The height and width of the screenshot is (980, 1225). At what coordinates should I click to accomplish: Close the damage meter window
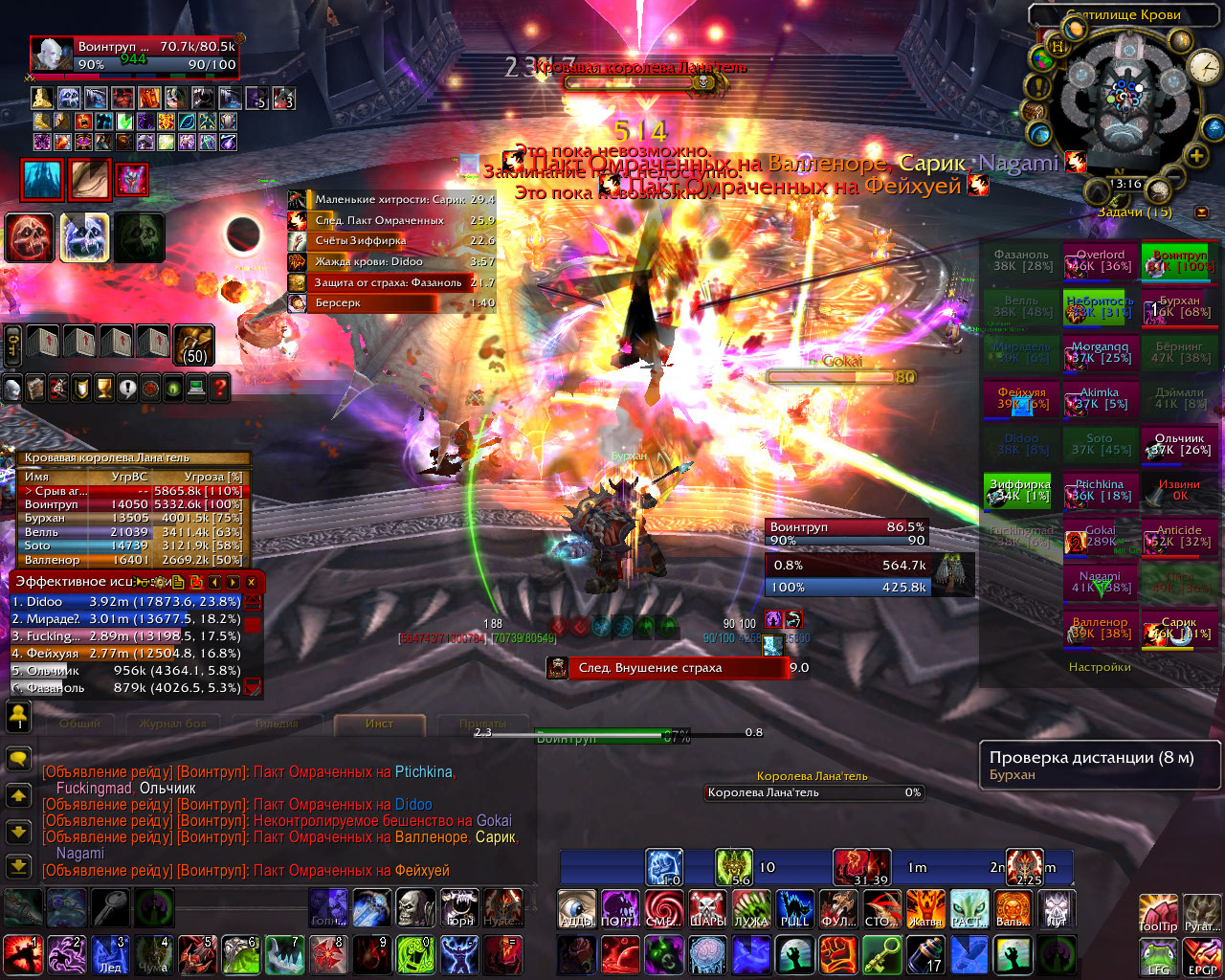click(252, 582)
